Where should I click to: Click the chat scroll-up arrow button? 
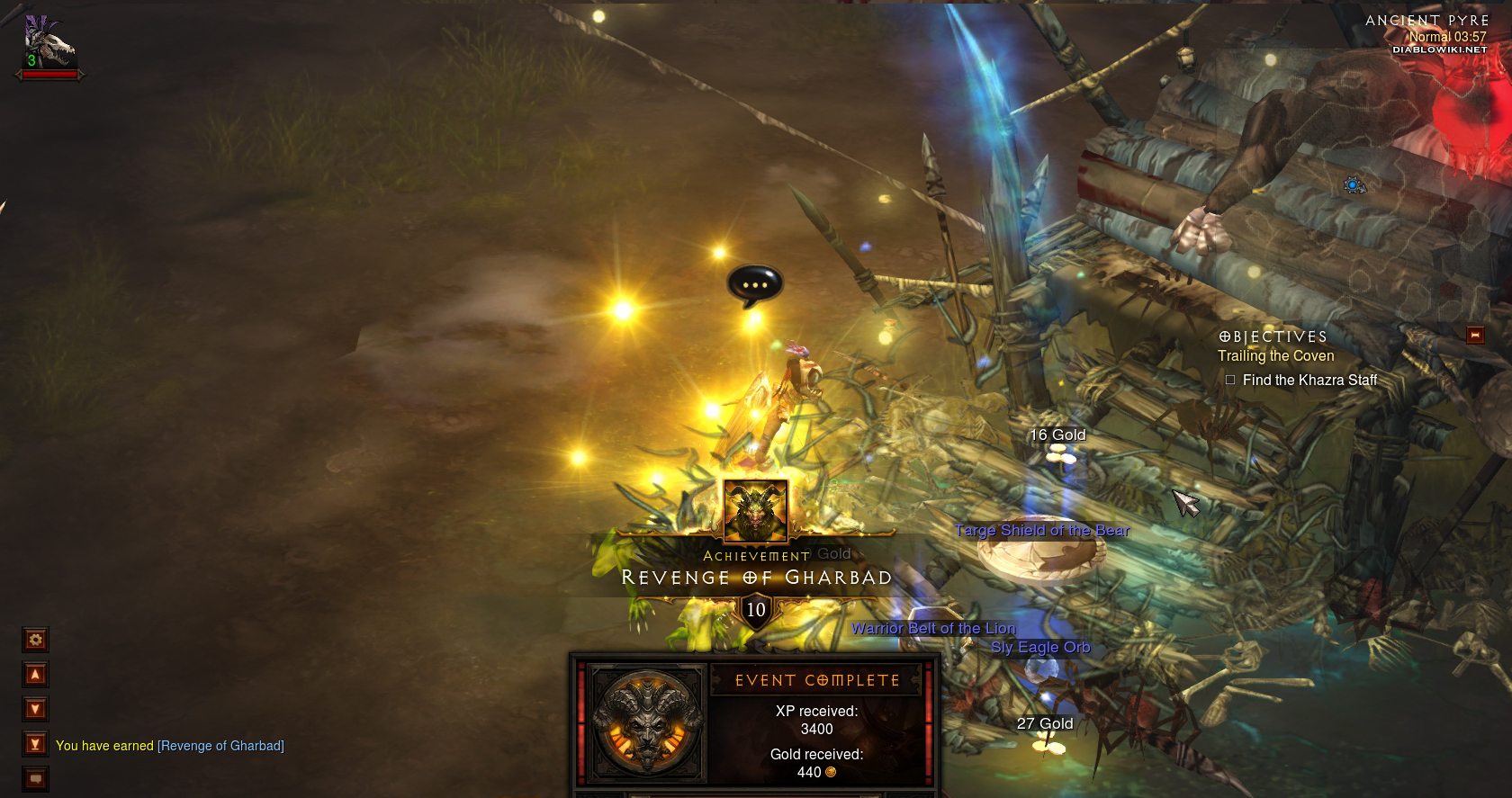pyautogui.click(x=35, y=674)
